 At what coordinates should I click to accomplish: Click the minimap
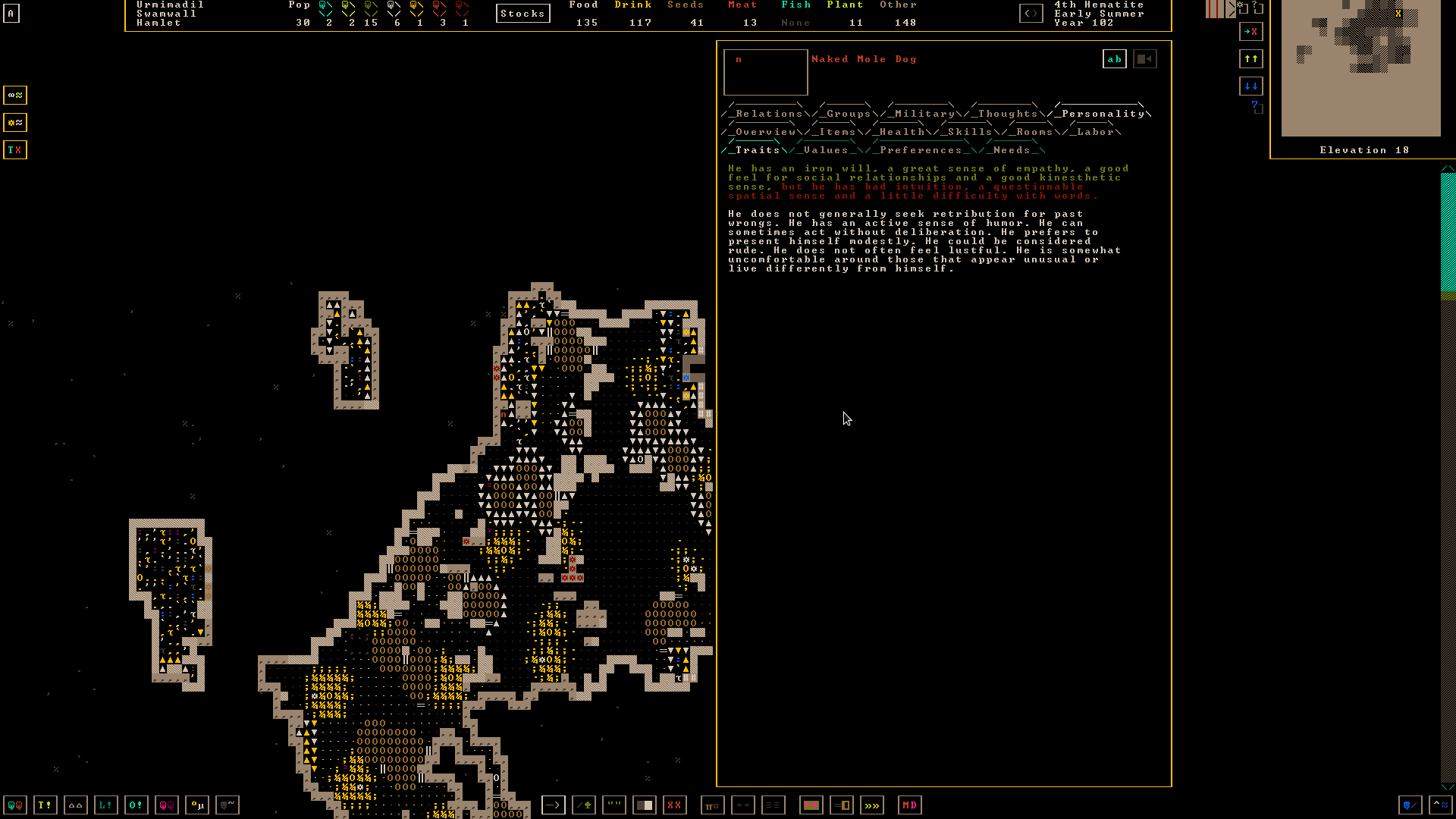(1360, 68)
